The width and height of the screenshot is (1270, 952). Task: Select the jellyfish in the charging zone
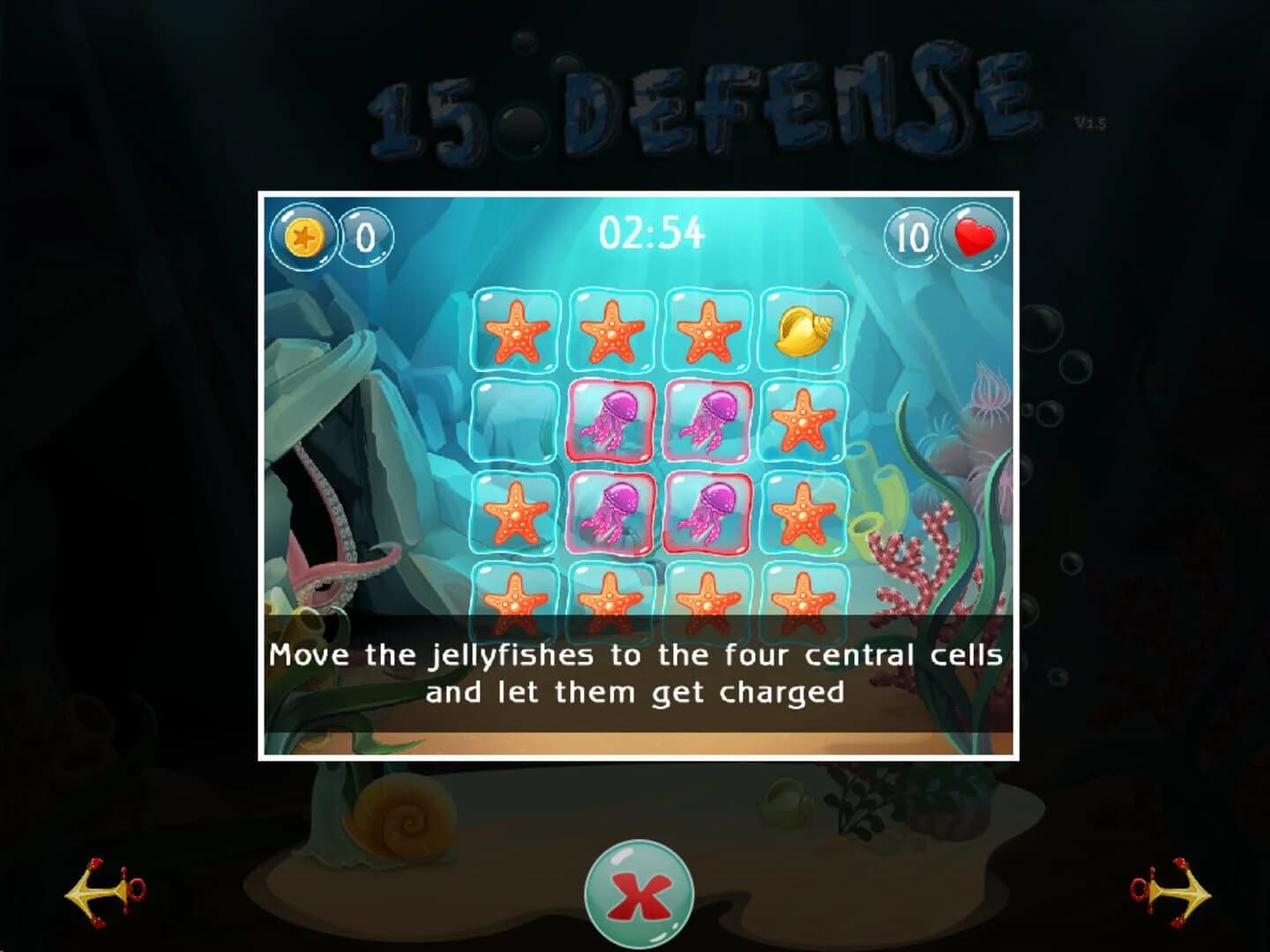pyautogui.click(x=611, y=513)
